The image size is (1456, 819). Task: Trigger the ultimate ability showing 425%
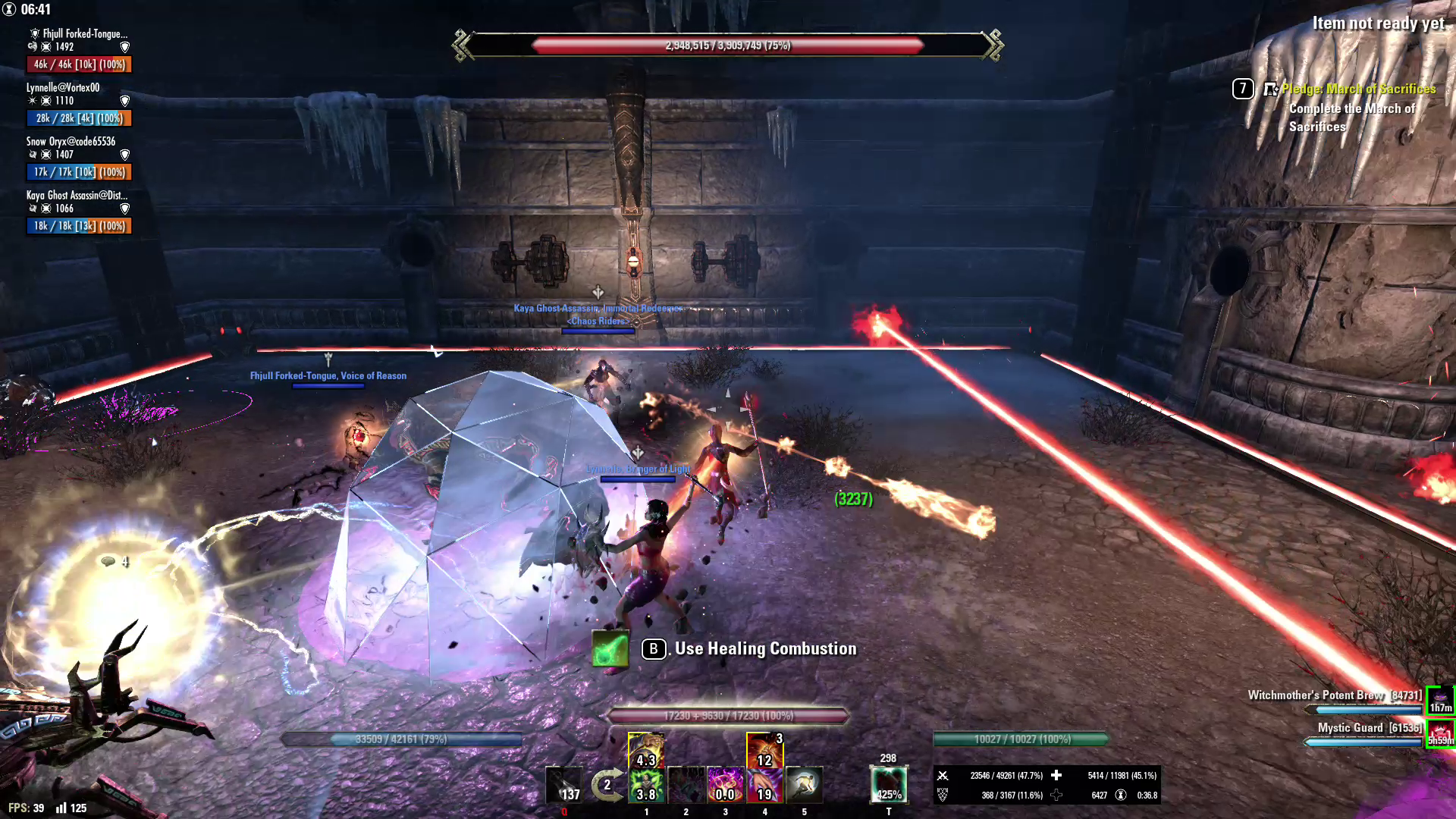(x=889, y=785)
